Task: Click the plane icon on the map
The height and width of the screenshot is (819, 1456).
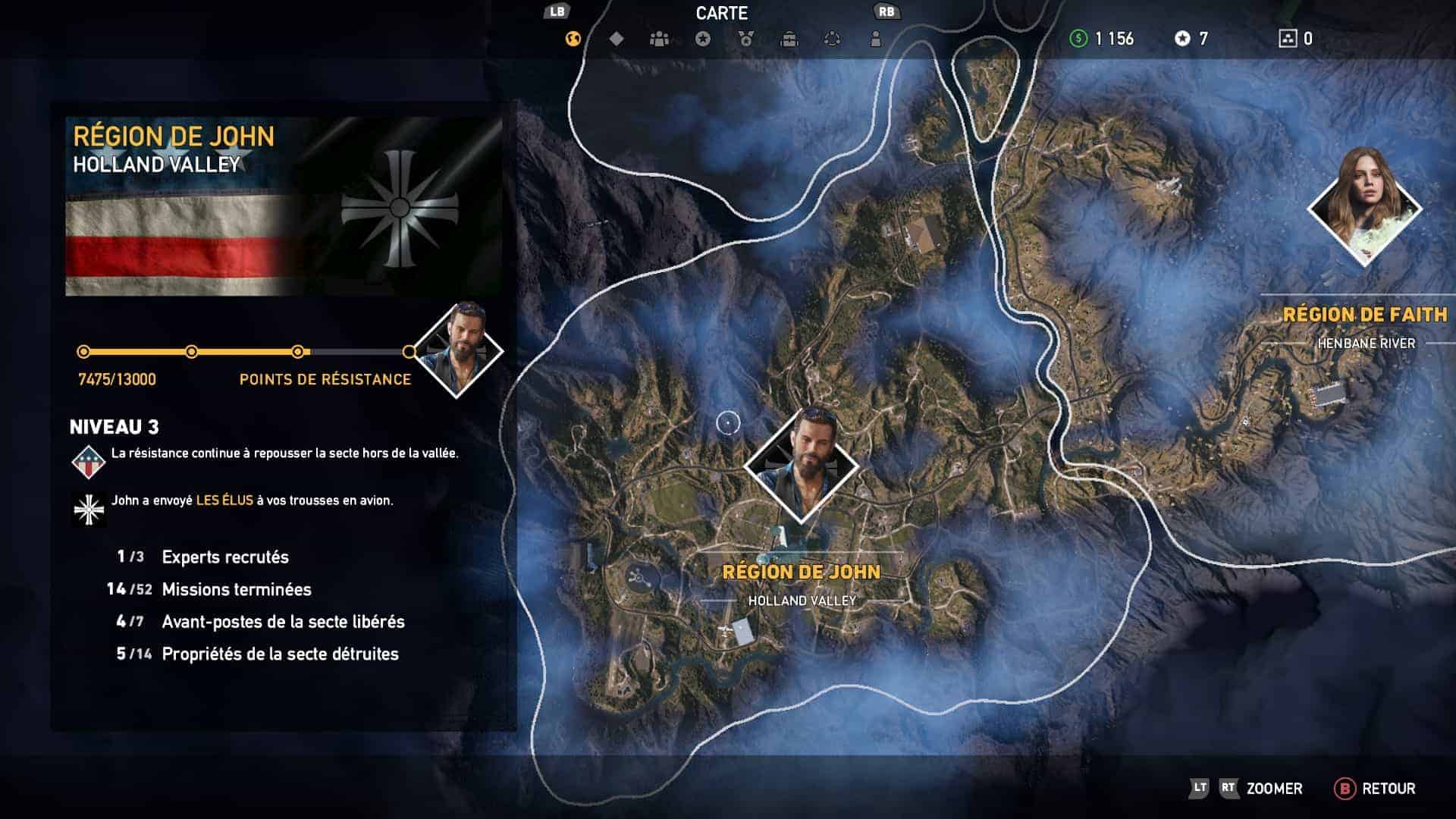Action: [x=726, y=629]
